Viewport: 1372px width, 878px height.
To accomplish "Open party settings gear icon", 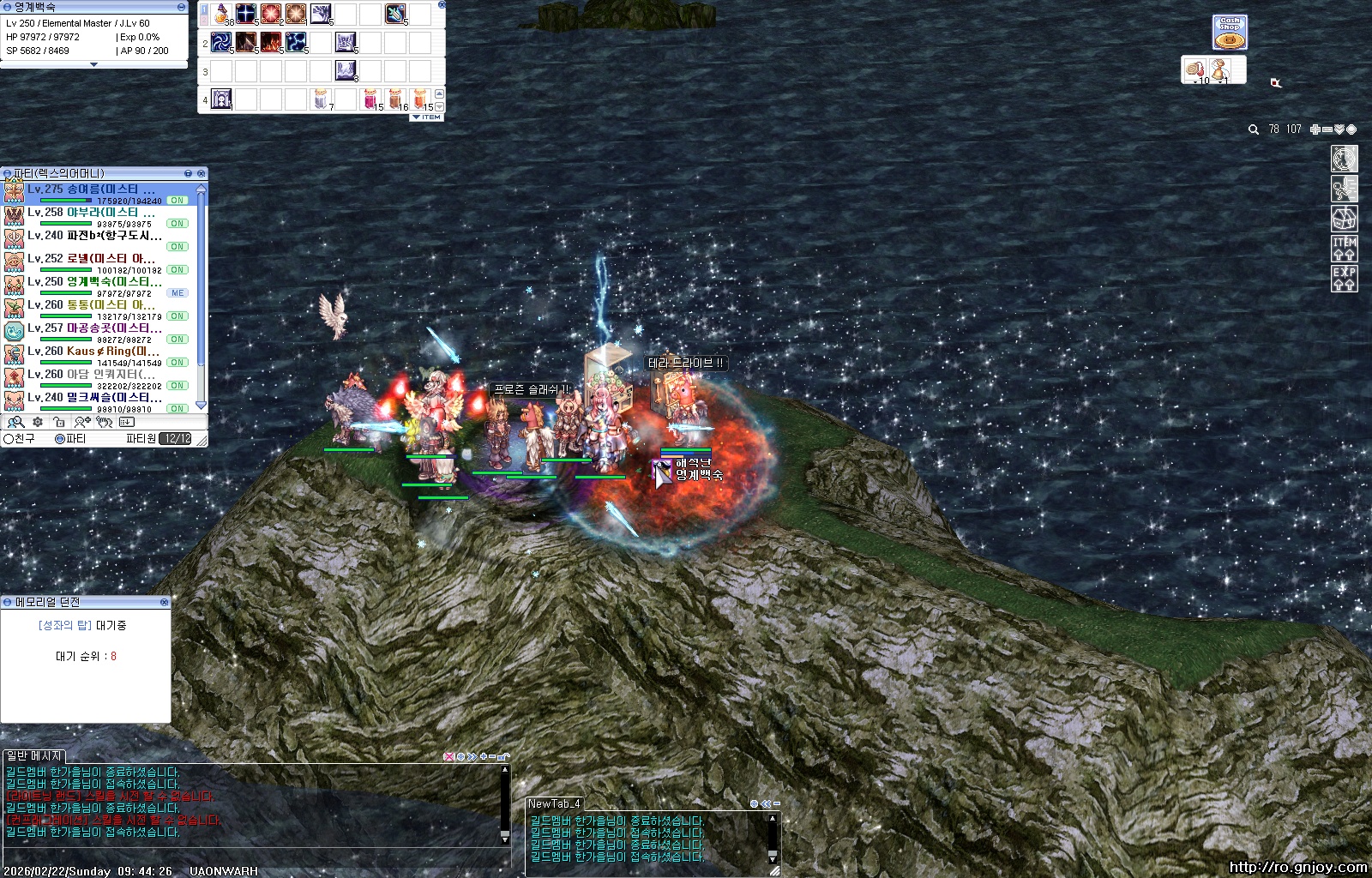I will point(38,422).
